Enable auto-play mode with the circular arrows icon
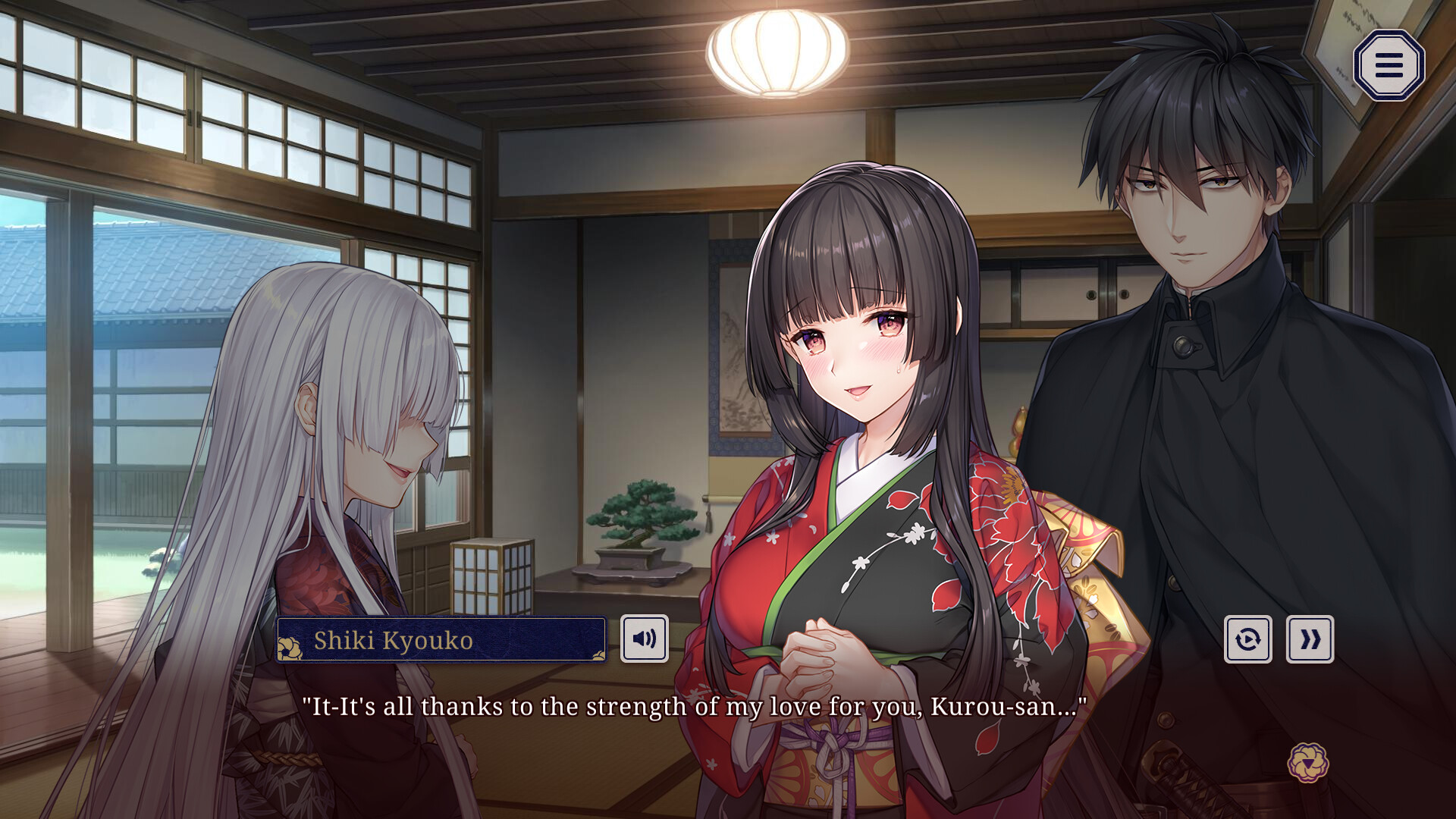The height and width of the screenshot is (819, 1456). tap(1248, 639)
